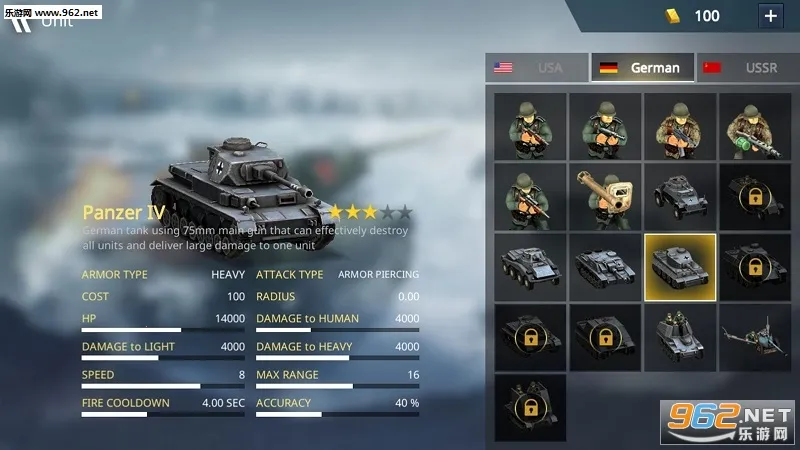
Task: Select the soldier holding a green canister
Action: [754, 127]
